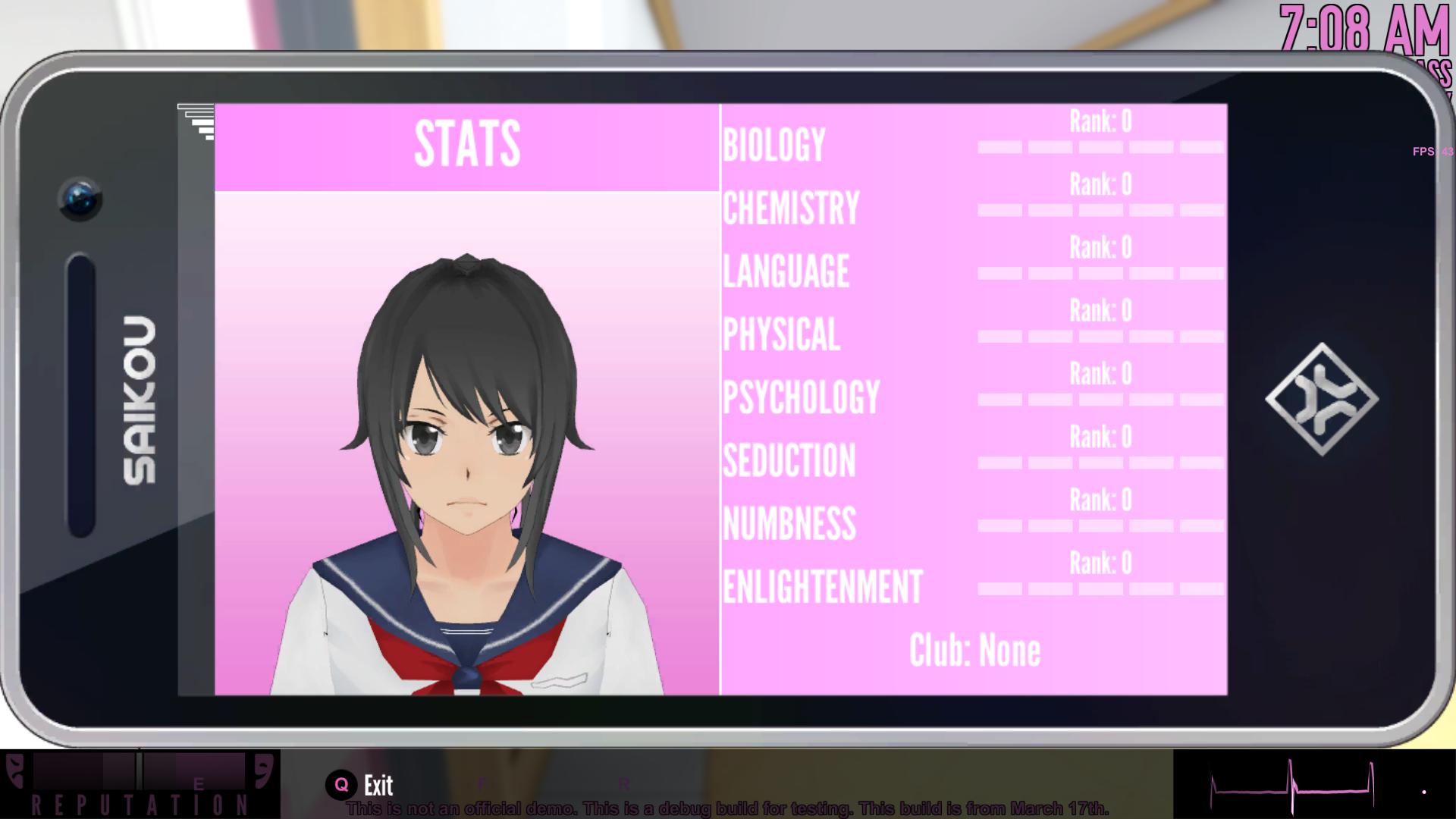Select the Numbness stat row

[789, 523]
